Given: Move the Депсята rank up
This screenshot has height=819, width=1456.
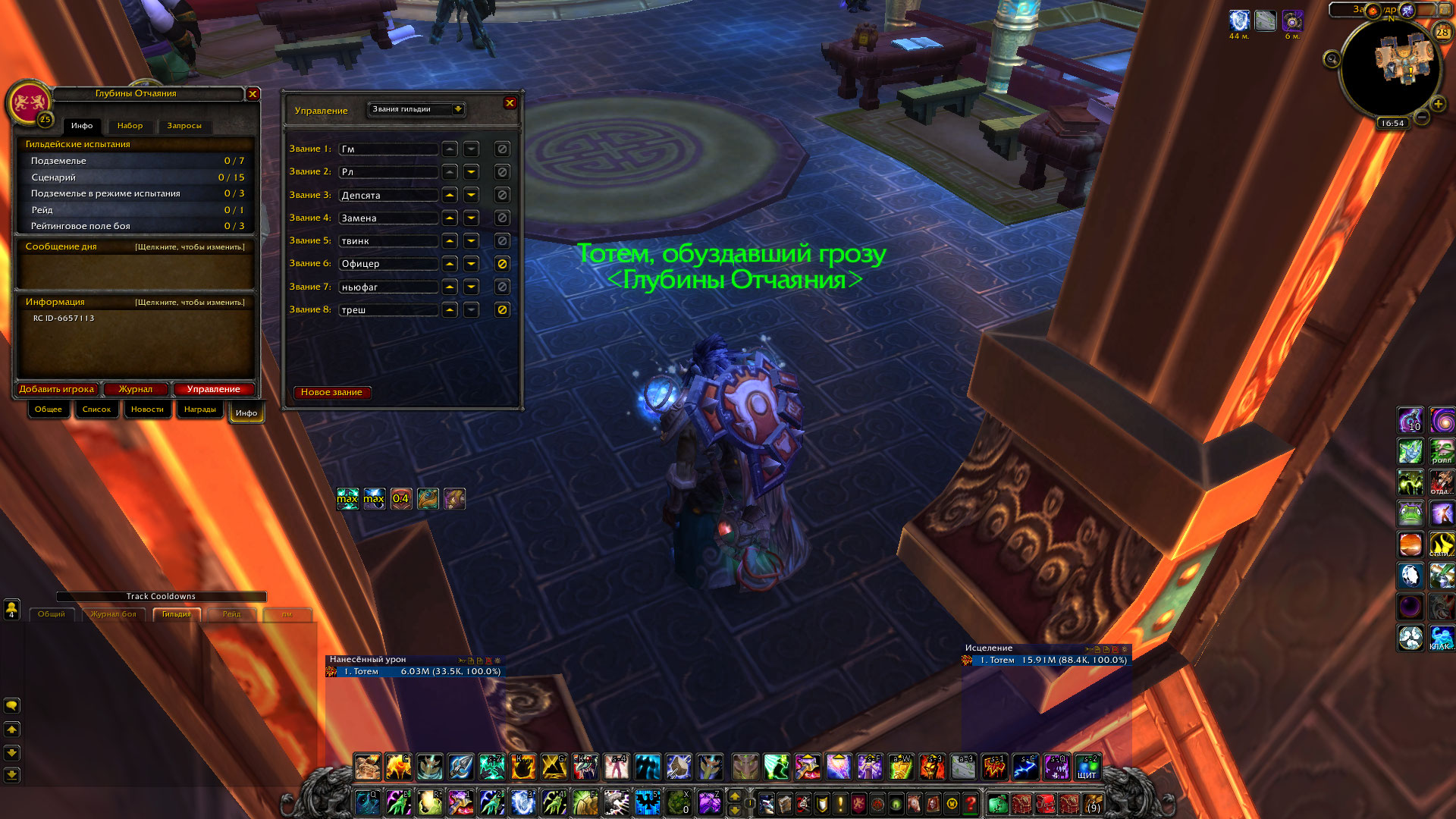Looking at the screenshot, I should 450,195.
